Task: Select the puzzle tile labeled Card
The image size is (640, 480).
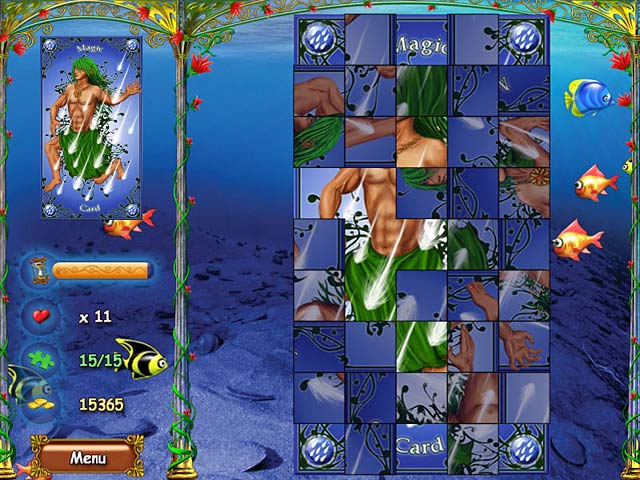Action: point(421,447)
